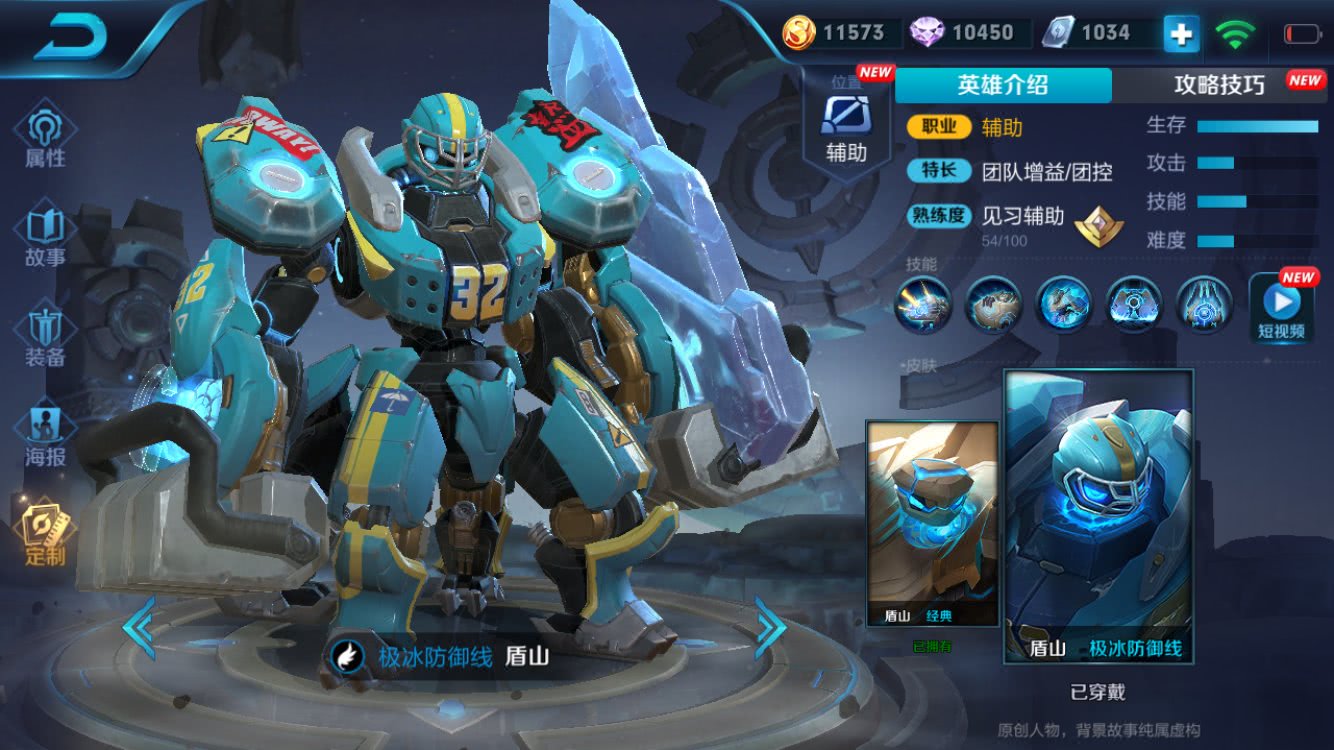Click the 辅助 position badge
The width and height of the screenshot is (1334, 750).
846,125
